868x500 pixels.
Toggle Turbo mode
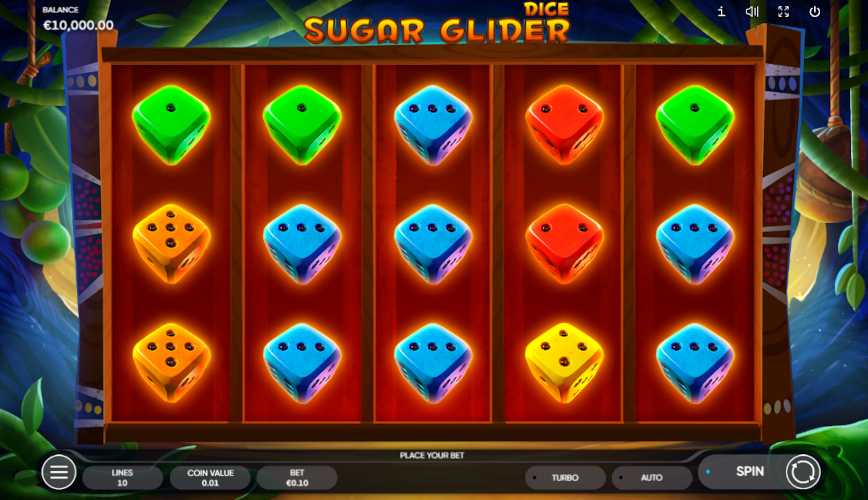tap(565, 478)
